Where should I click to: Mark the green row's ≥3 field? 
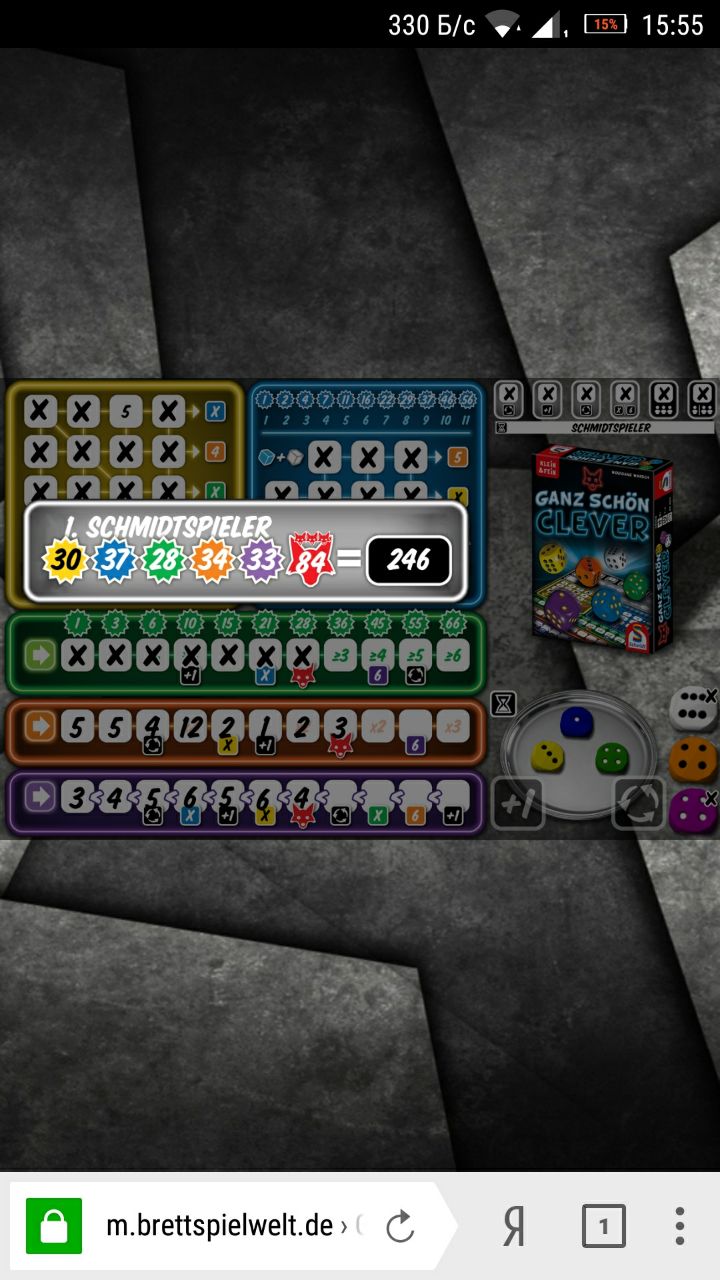pos(340,657)
